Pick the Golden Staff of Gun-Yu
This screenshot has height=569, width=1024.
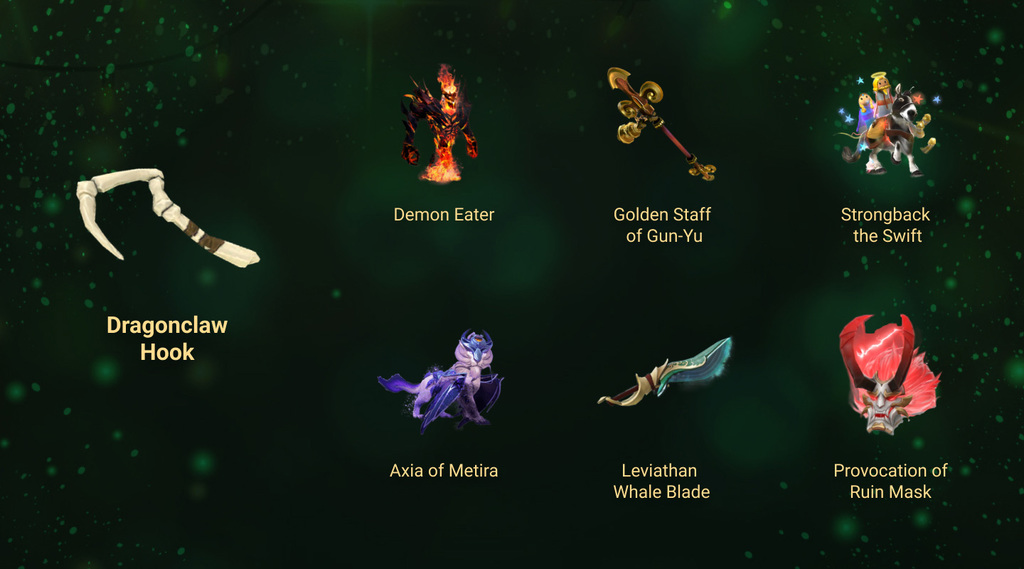(x=661, y=124)
